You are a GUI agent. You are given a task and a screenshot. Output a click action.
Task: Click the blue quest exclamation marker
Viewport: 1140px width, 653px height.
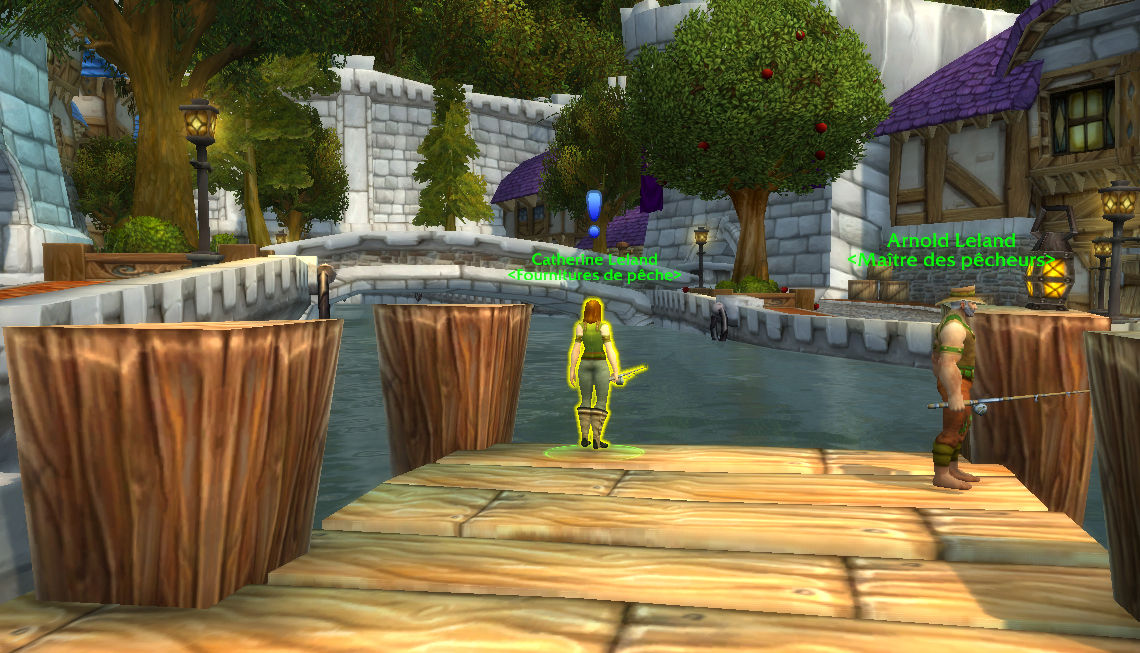[594, 212]
